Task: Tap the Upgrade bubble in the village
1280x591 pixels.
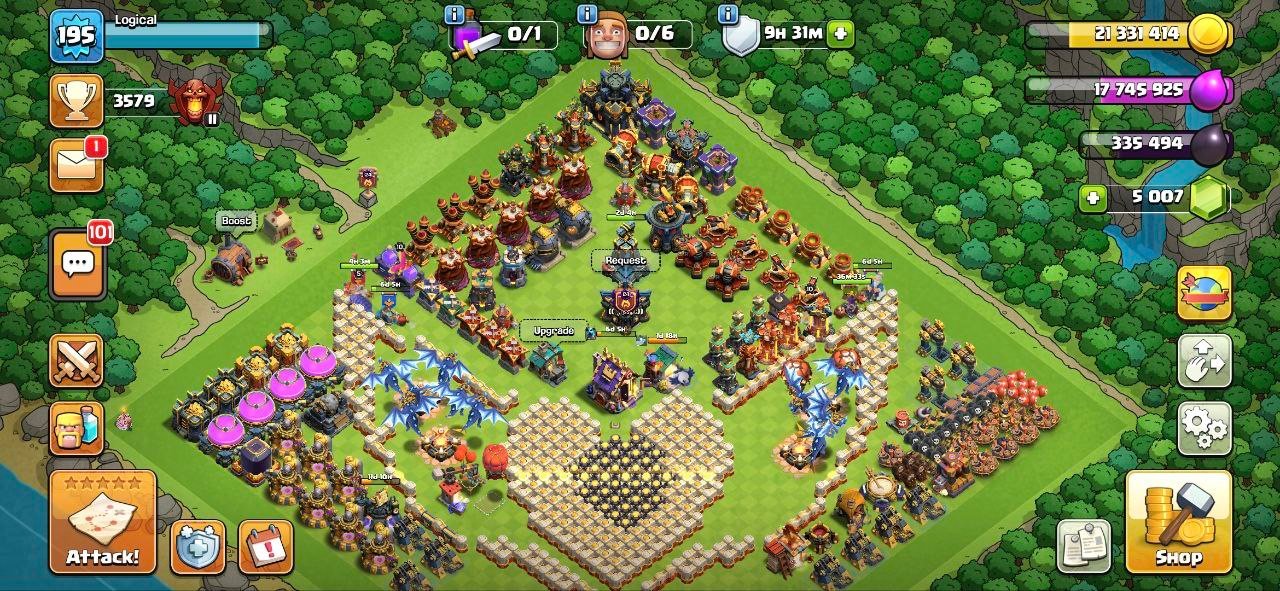Action: coord(553,331)
